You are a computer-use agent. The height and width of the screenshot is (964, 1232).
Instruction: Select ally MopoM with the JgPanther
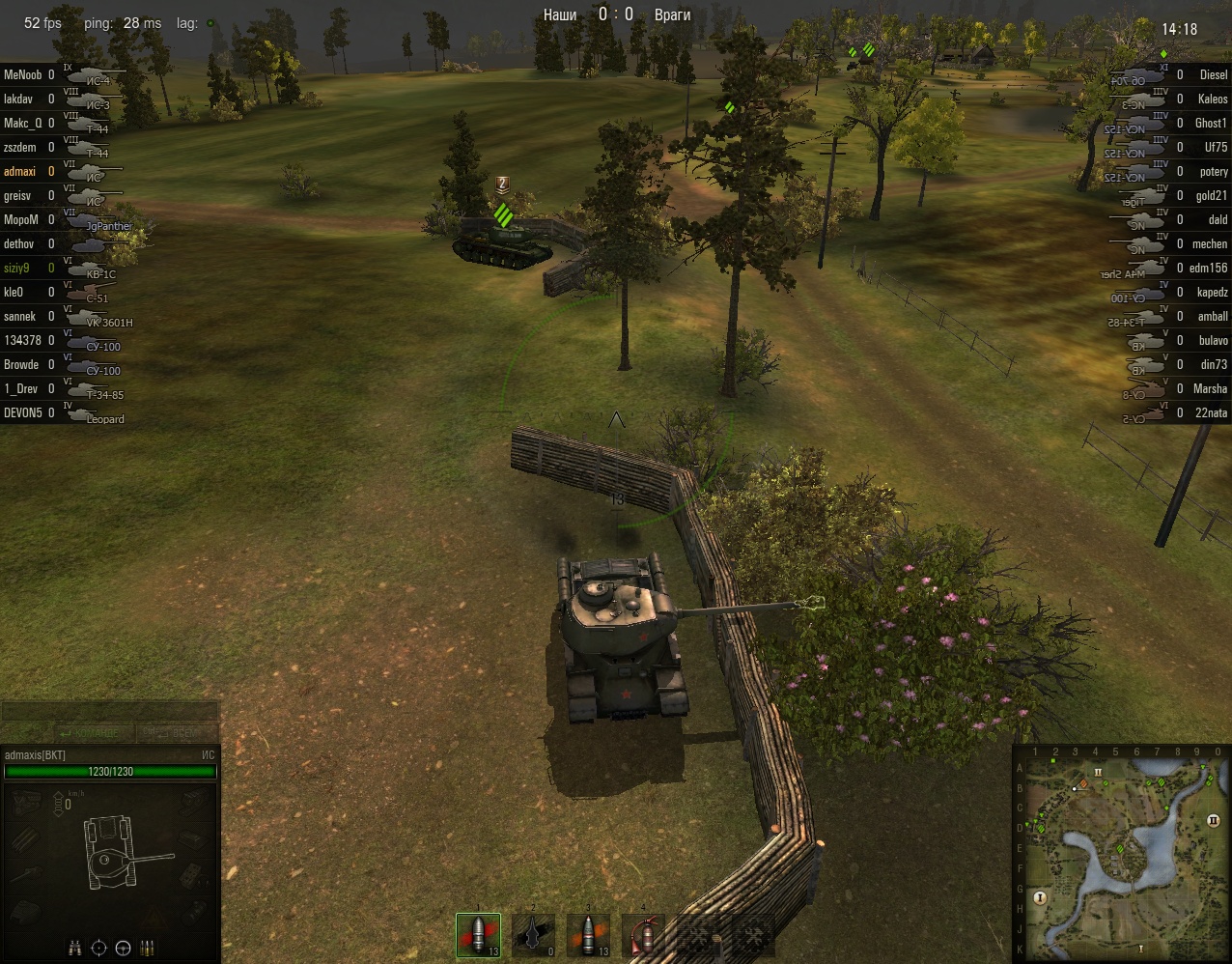pyautogui.click(x=21, y=219)
